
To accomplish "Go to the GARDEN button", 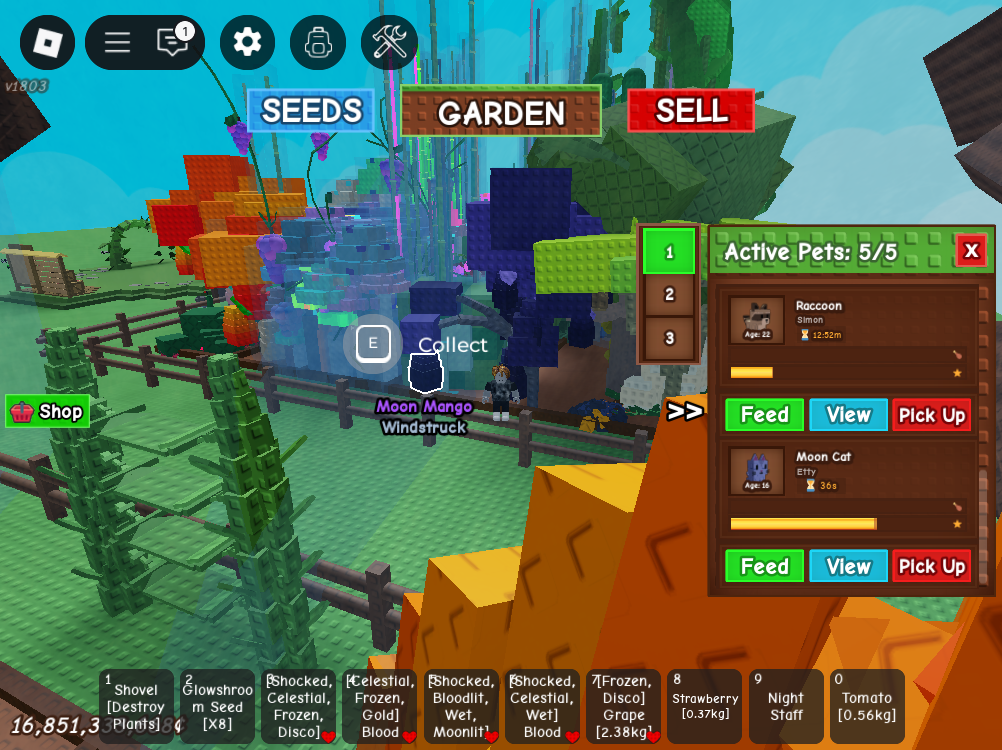I will (501, 111).
